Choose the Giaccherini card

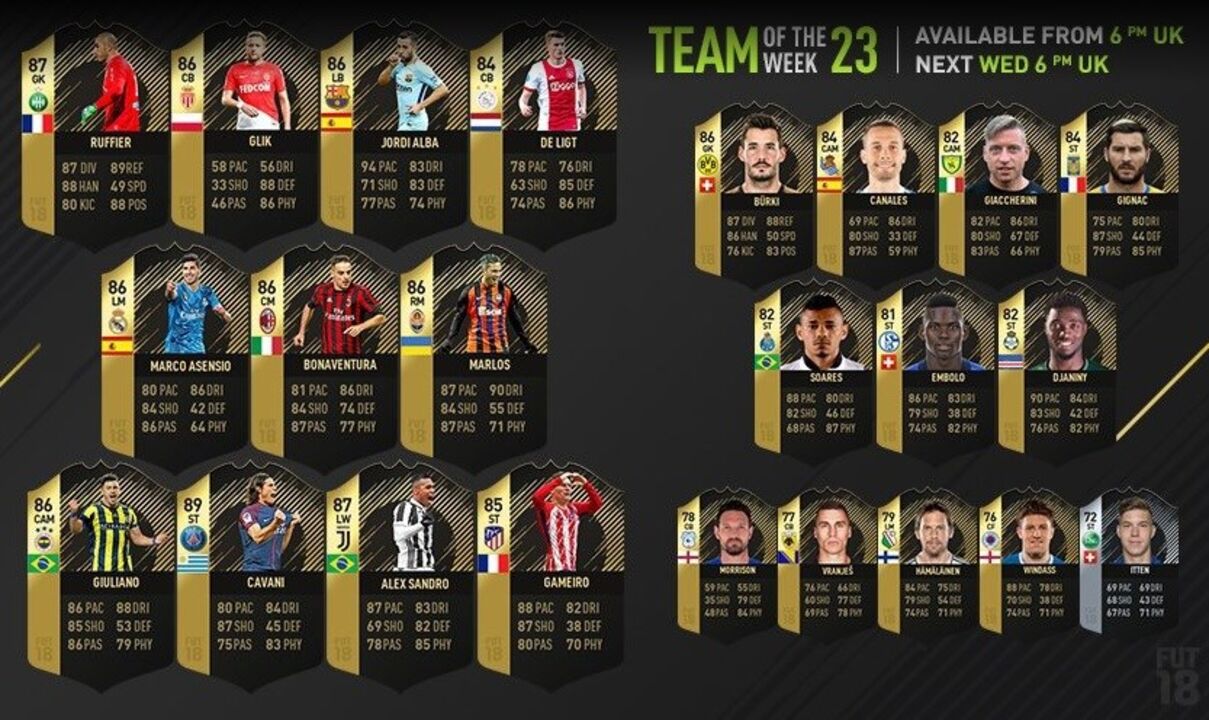click(998, 192)
